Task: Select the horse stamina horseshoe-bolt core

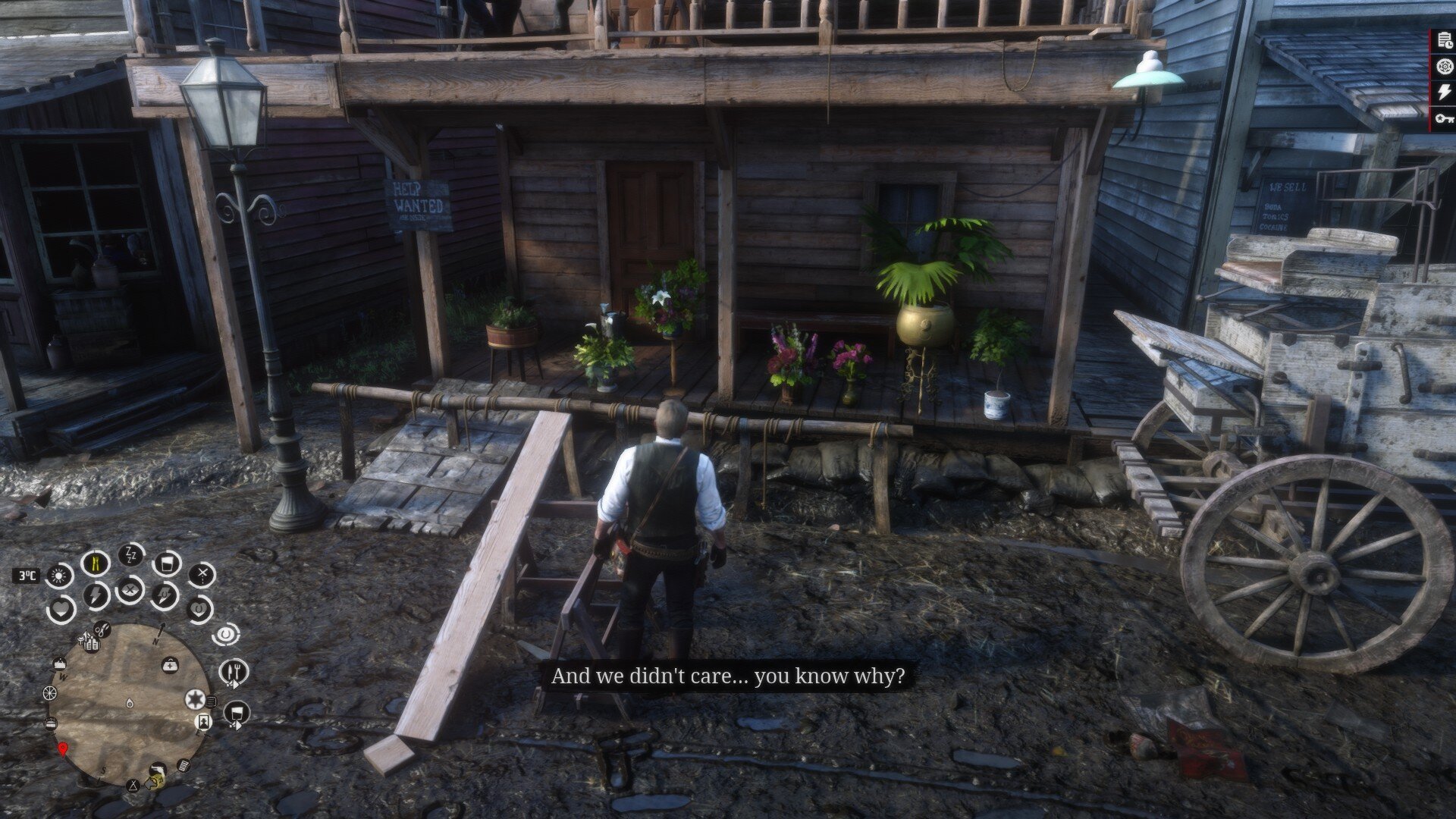Action: point(164,595)
